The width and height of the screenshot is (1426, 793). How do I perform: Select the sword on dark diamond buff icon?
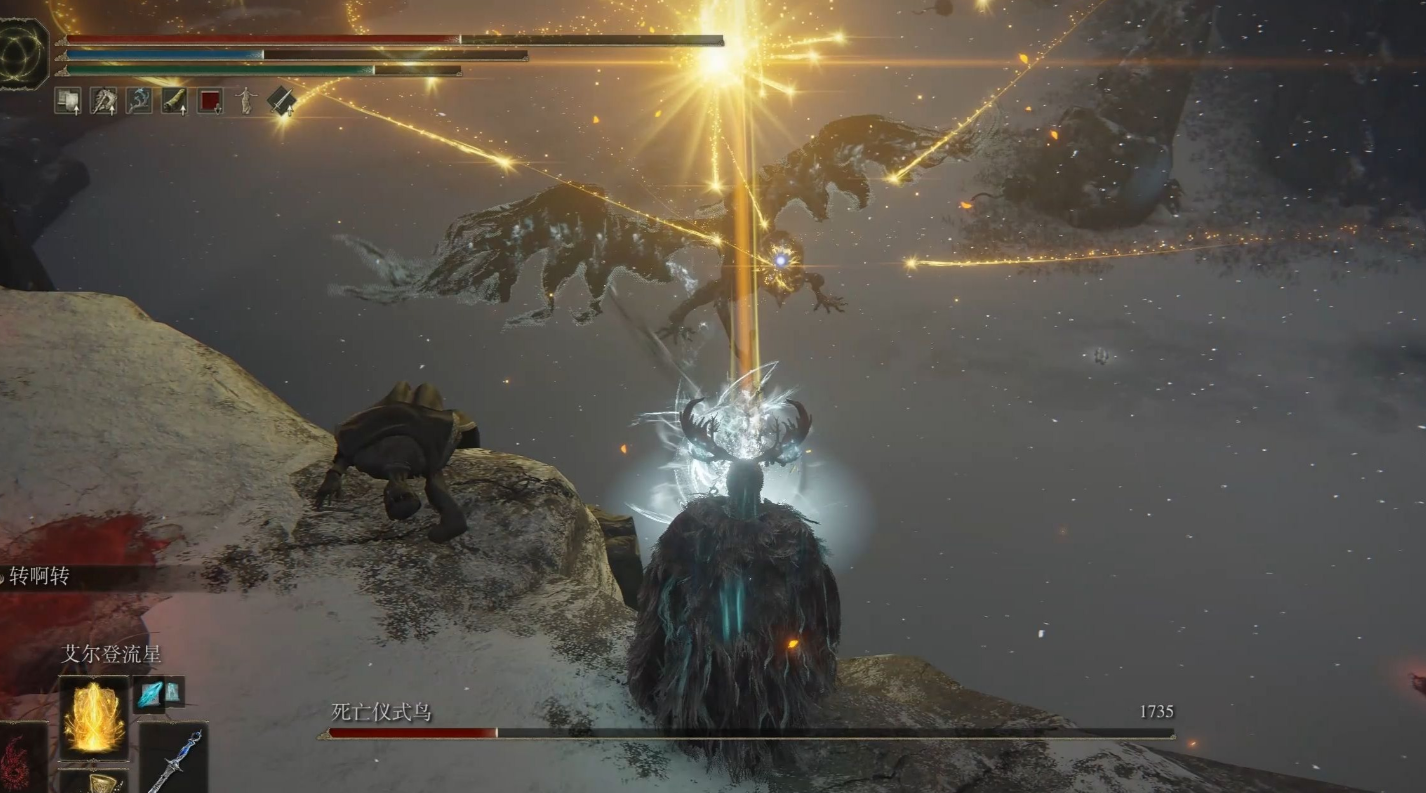point(281,100)
